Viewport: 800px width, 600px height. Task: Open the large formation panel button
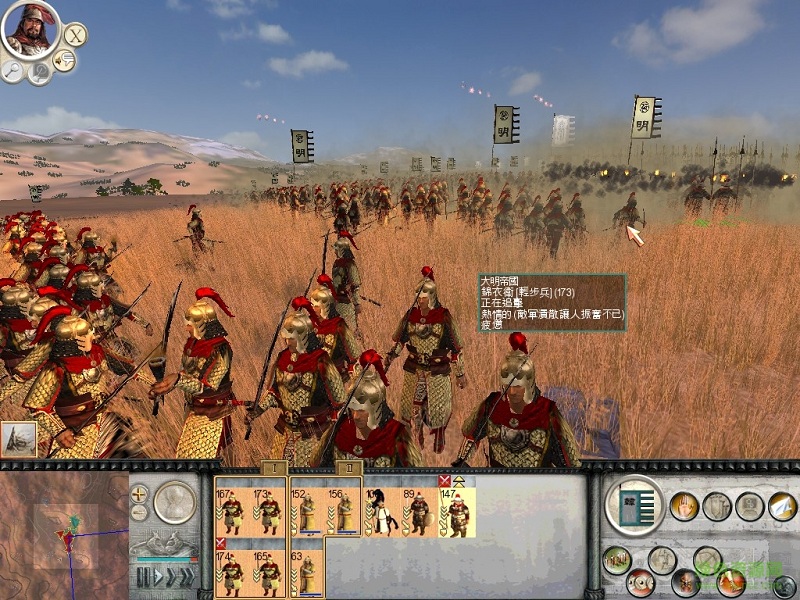632,506
